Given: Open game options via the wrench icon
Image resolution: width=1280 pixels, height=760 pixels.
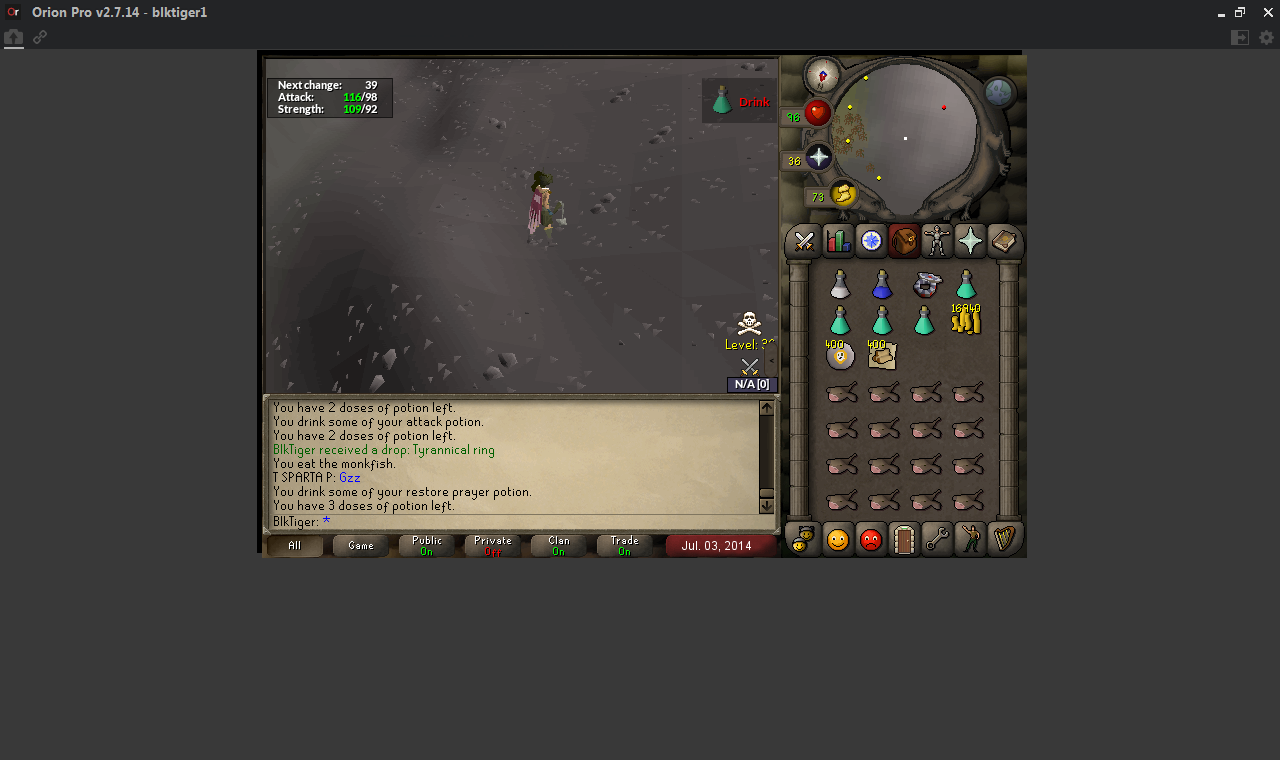Looking at the screenshot, I should 936,539.
